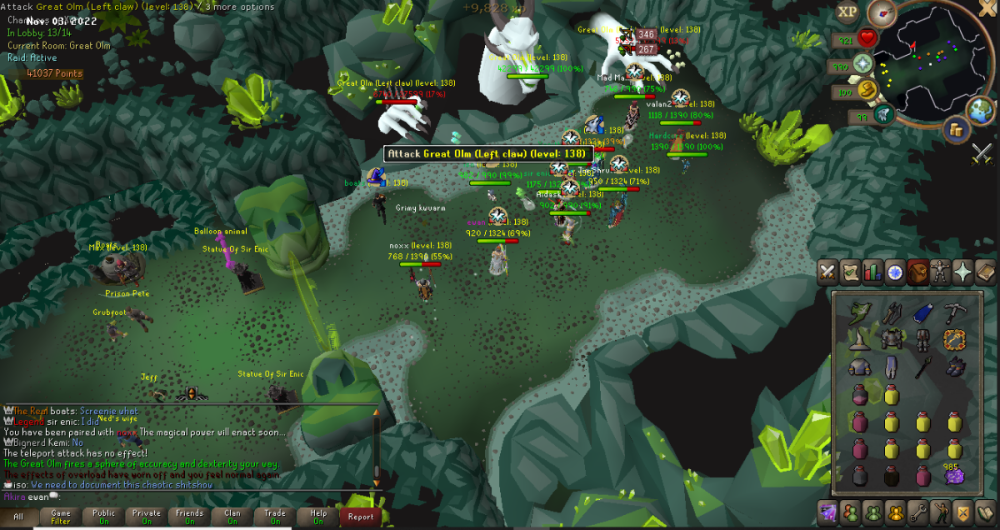Show the Worn Equipment tab
The width and height of the screenshot is (1000, 530).
[940, 271]
